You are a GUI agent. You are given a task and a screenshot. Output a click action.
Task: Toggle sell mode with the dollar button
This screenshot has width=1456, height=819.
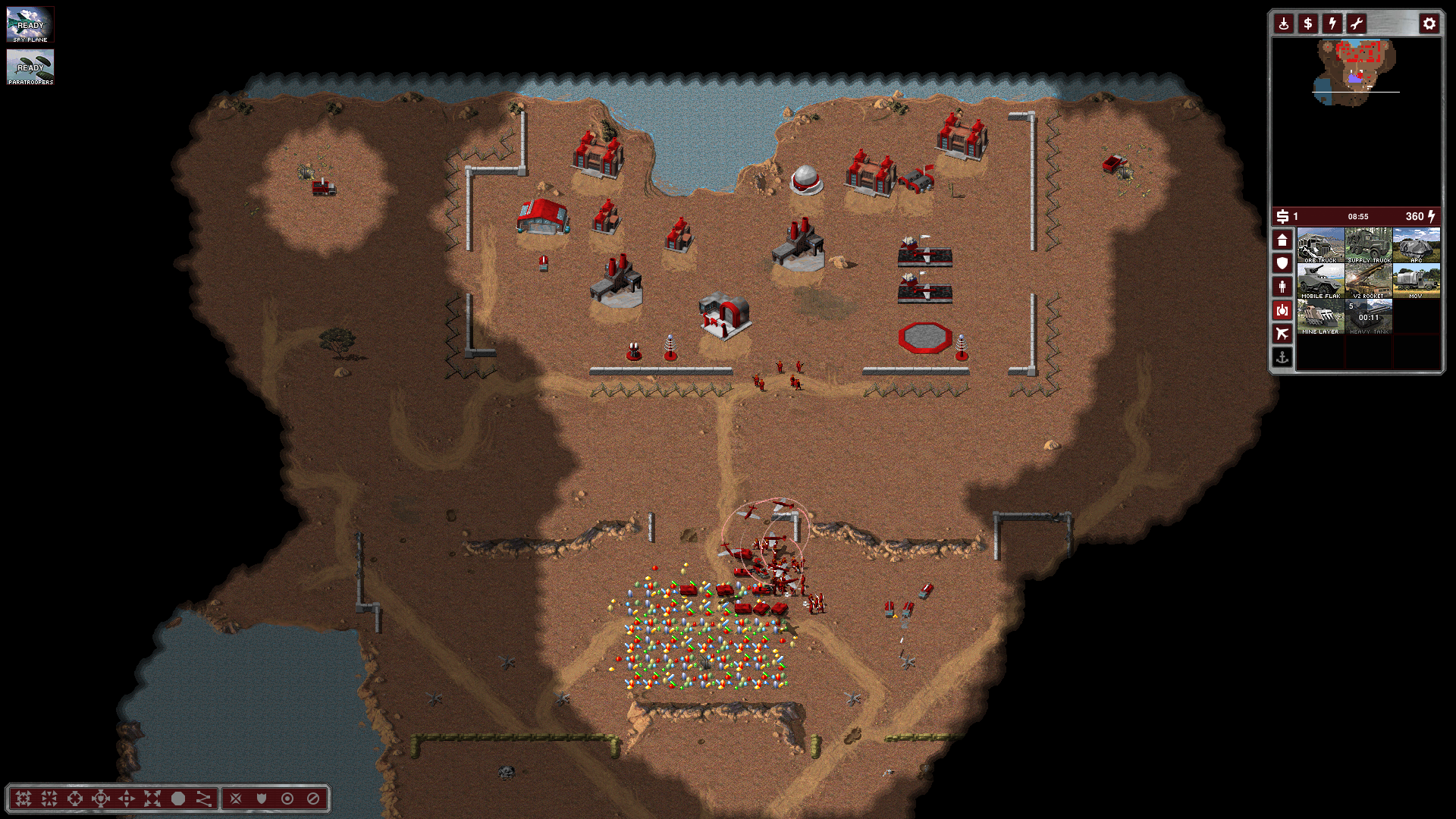pos(1307,24)
